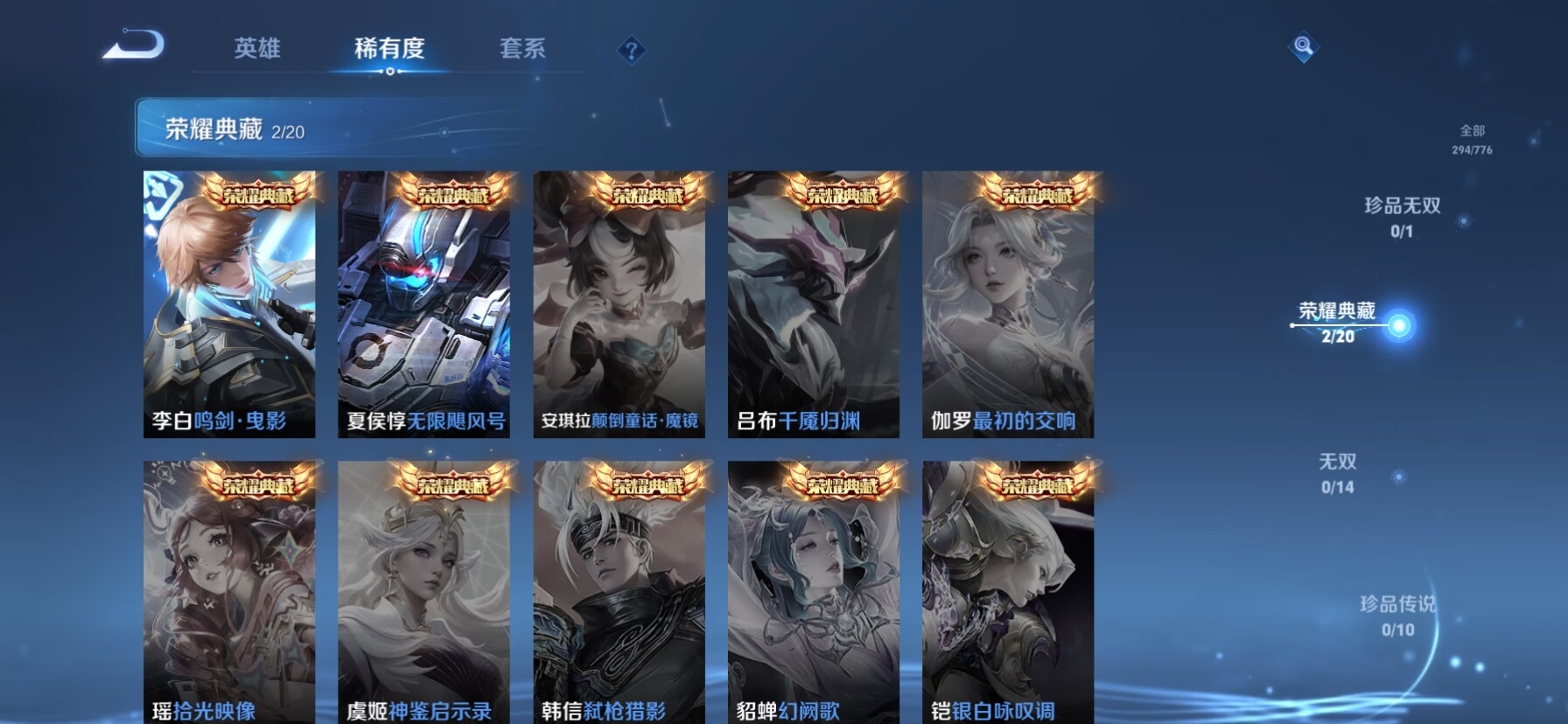
Task: Go back with the return arrow
Action: point(133,45)
